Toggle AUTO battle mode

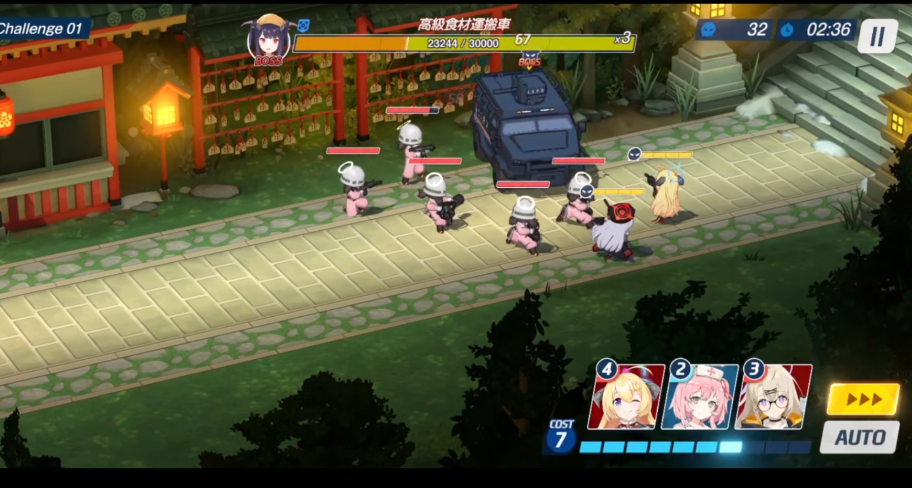pyautogui.click(x=860, y=437)
